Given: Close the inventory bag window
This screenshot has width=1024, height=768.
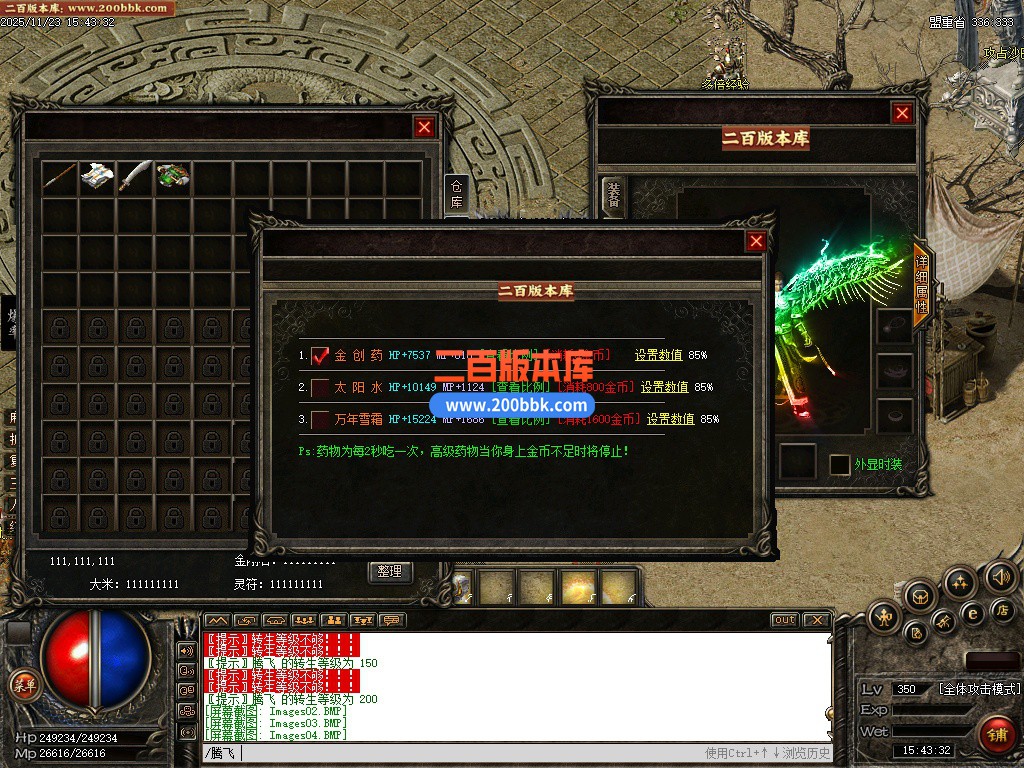Looking at the screenshot, I should [424, 127].
